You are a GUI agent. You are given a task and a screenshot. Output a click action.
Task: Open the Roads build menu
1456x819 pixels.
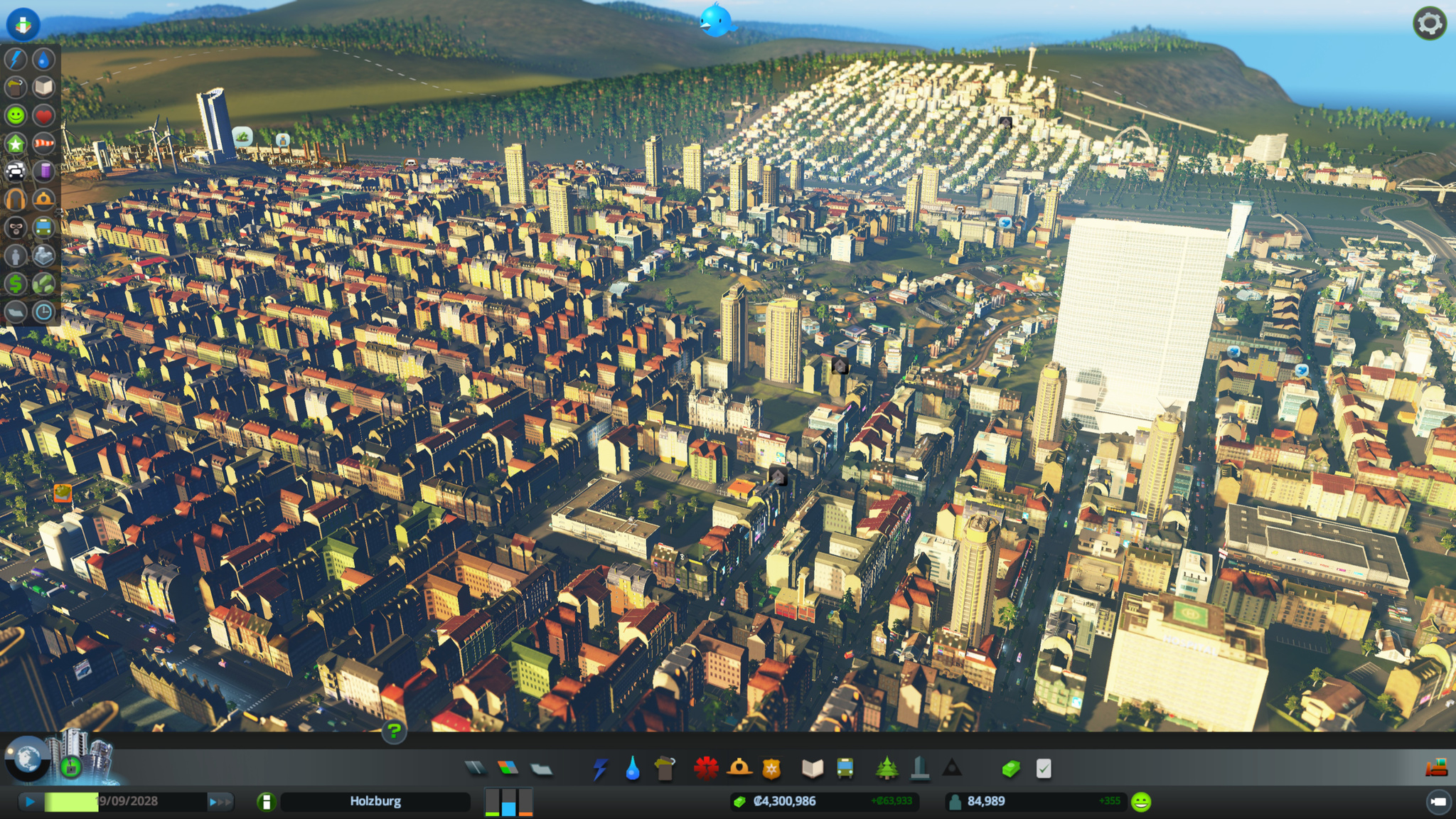click(476, 768)
